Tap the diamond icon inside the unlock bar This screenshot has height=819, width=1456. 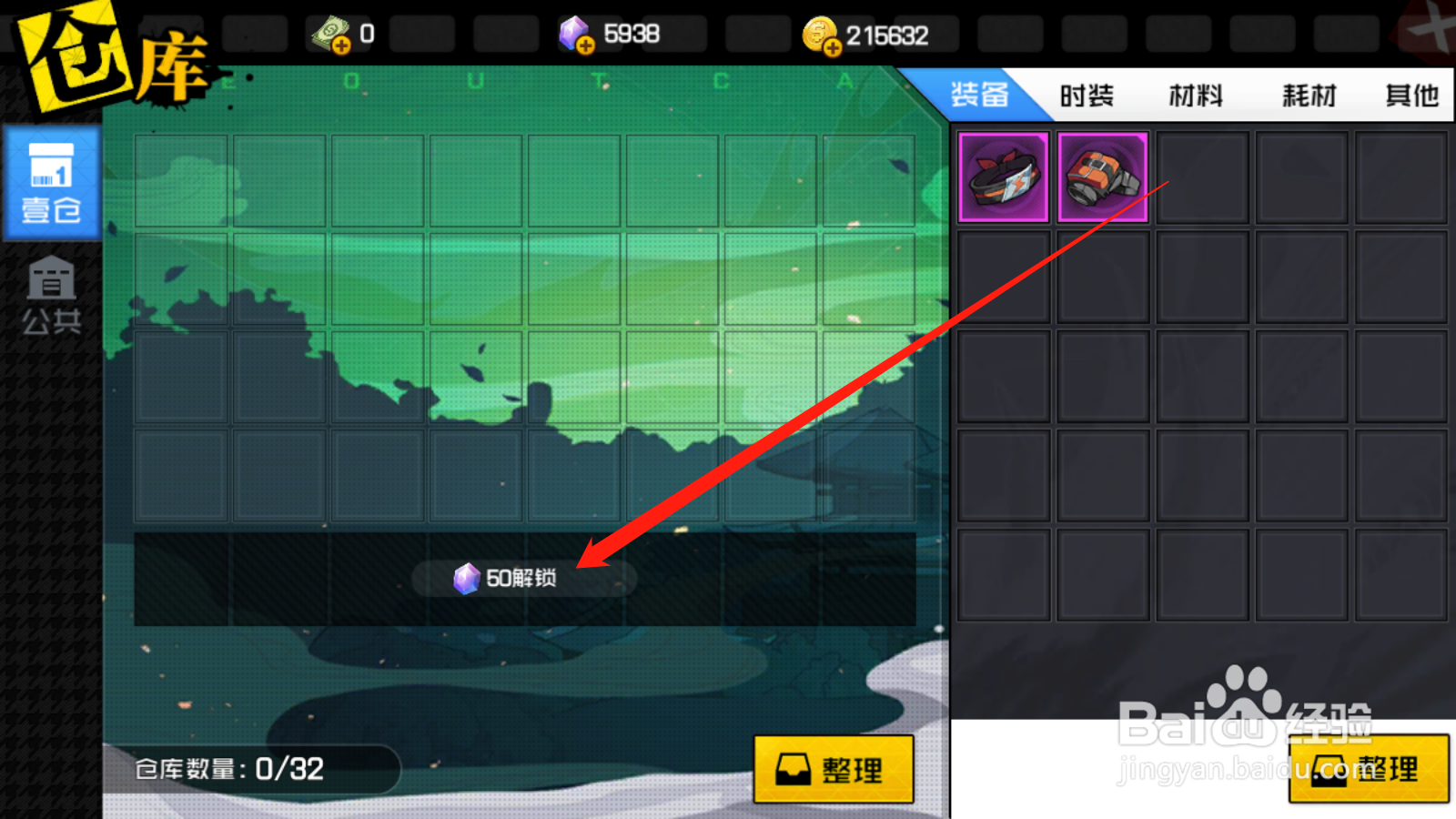[469, 577]
